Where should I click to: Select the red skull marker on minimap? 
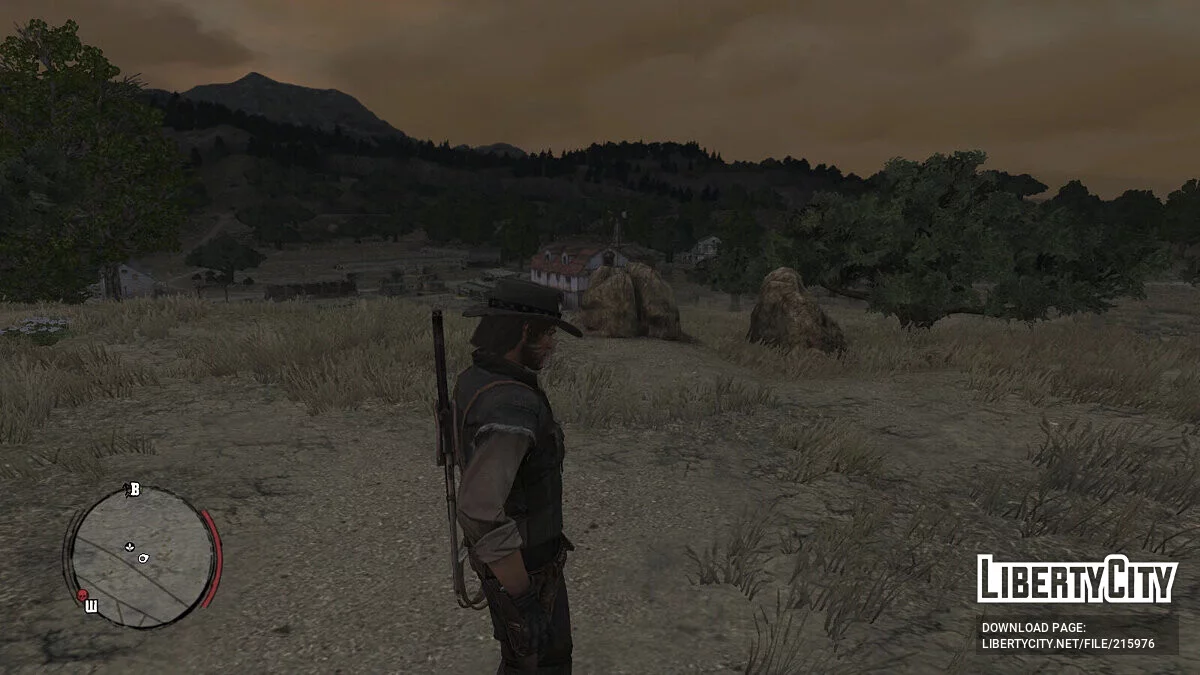click(82, 595)
